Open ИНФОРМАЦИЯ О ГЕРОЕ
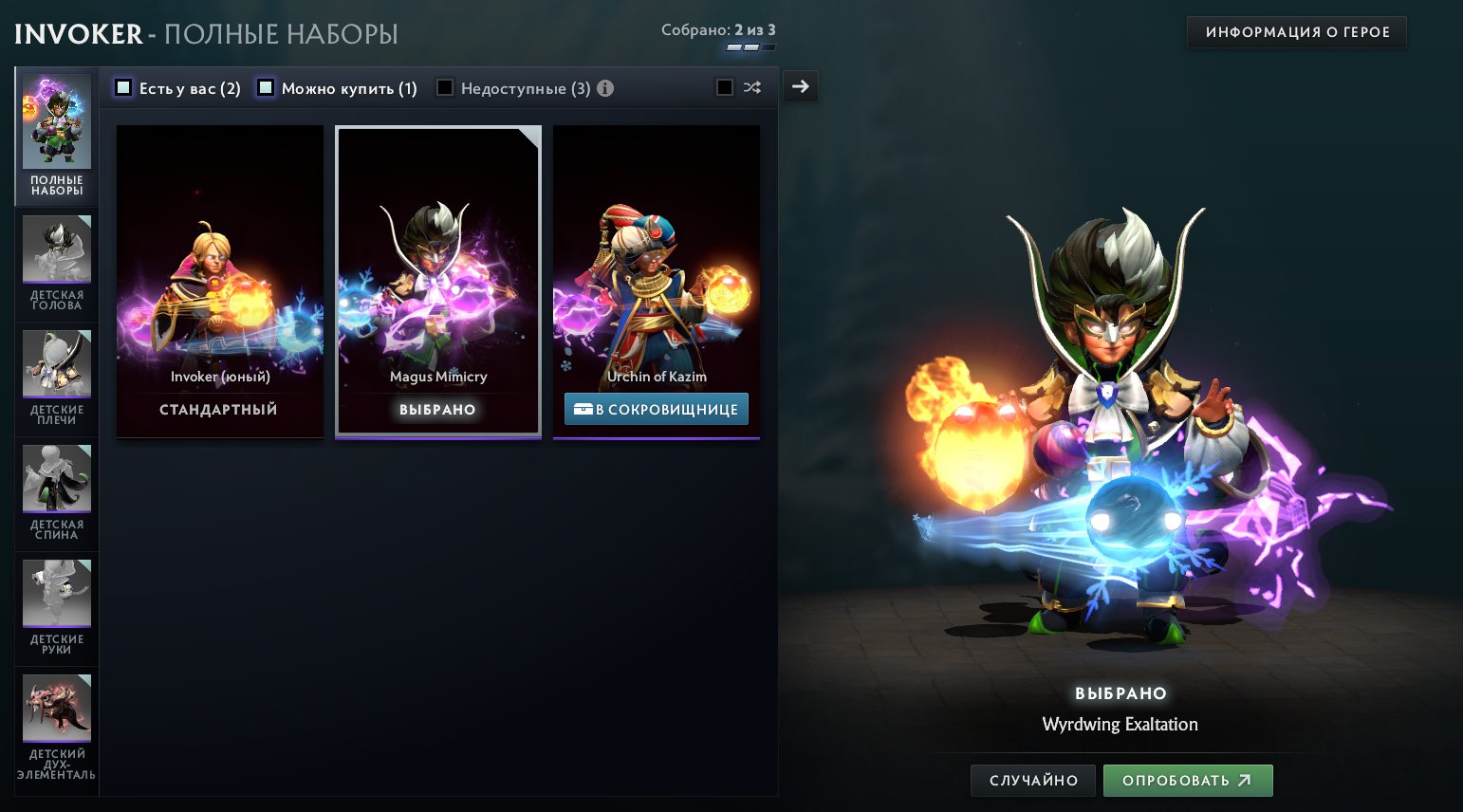This screenshot has height=812, width=1463. tap(1296, 31)
